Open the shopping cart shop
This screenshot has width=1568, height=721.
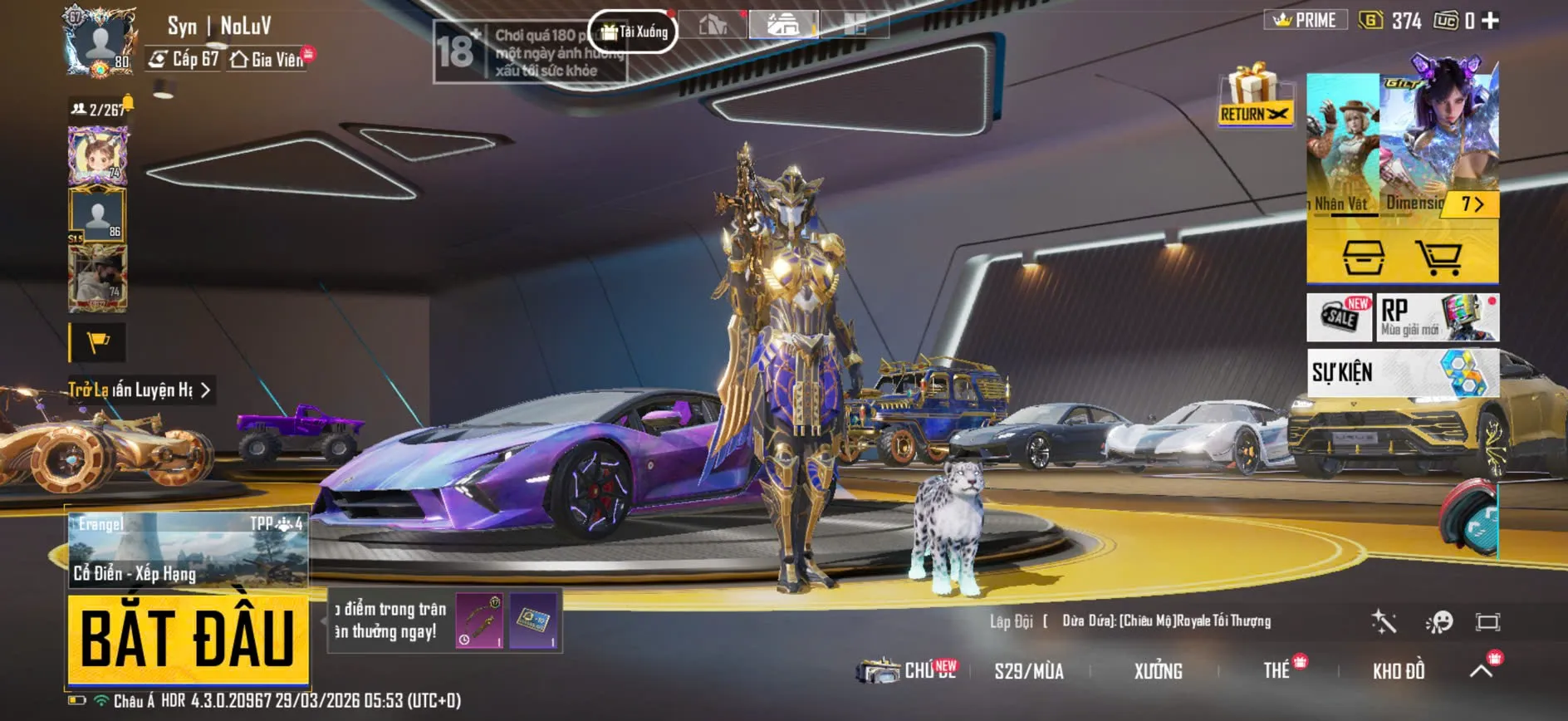(1439, 257)
